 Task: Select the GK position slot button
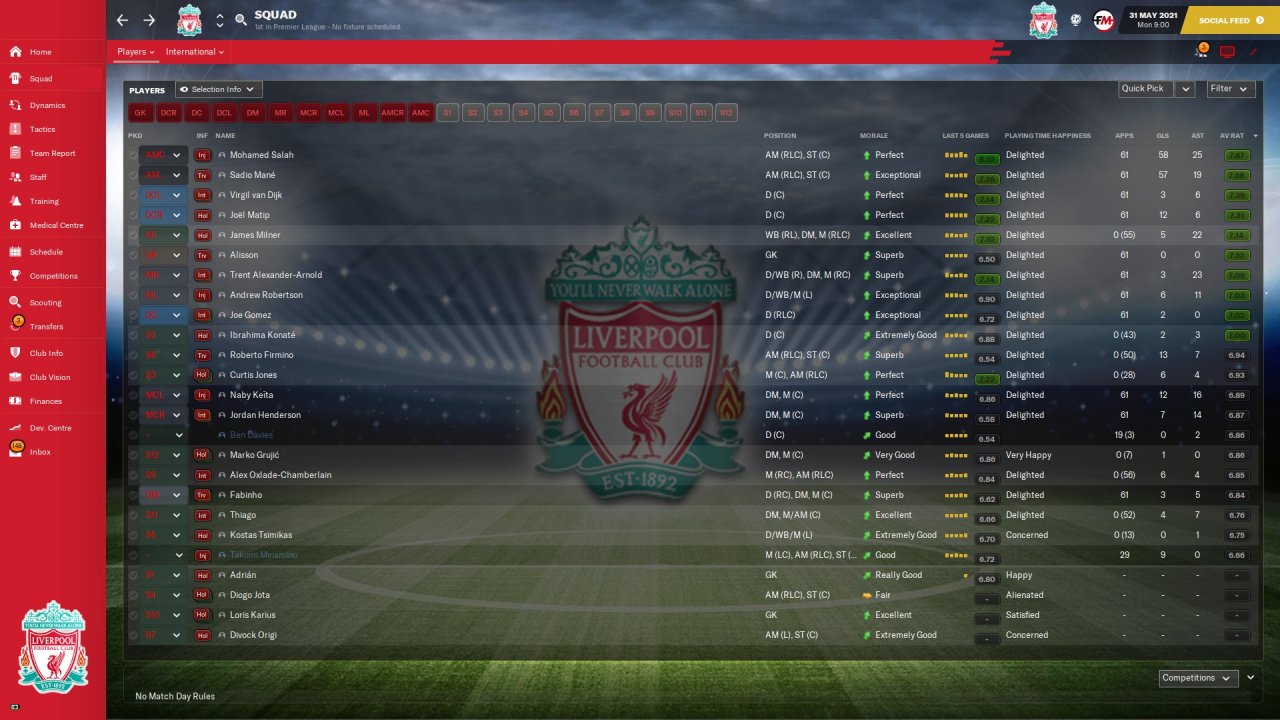(140, 113)
